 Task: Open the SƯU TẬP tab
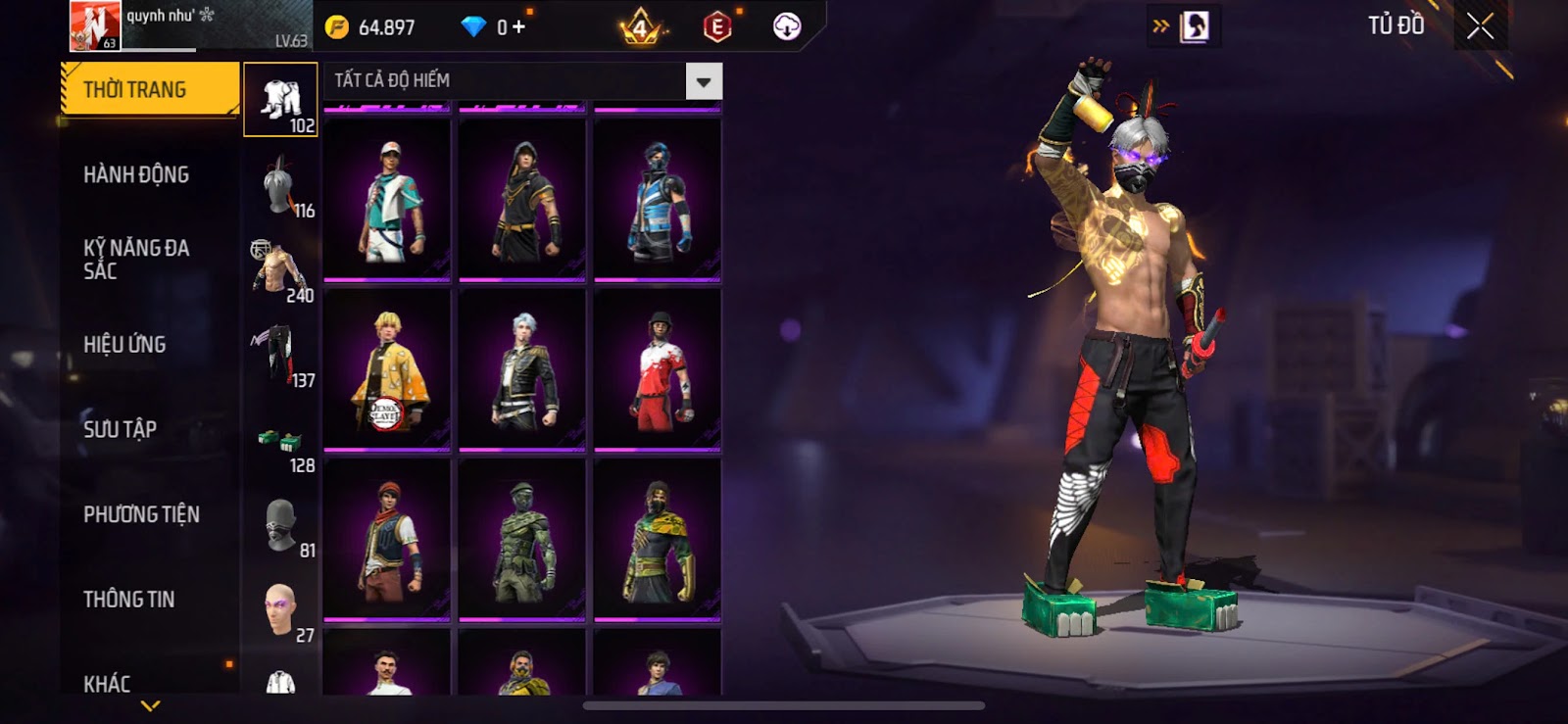tap(120, 429)
